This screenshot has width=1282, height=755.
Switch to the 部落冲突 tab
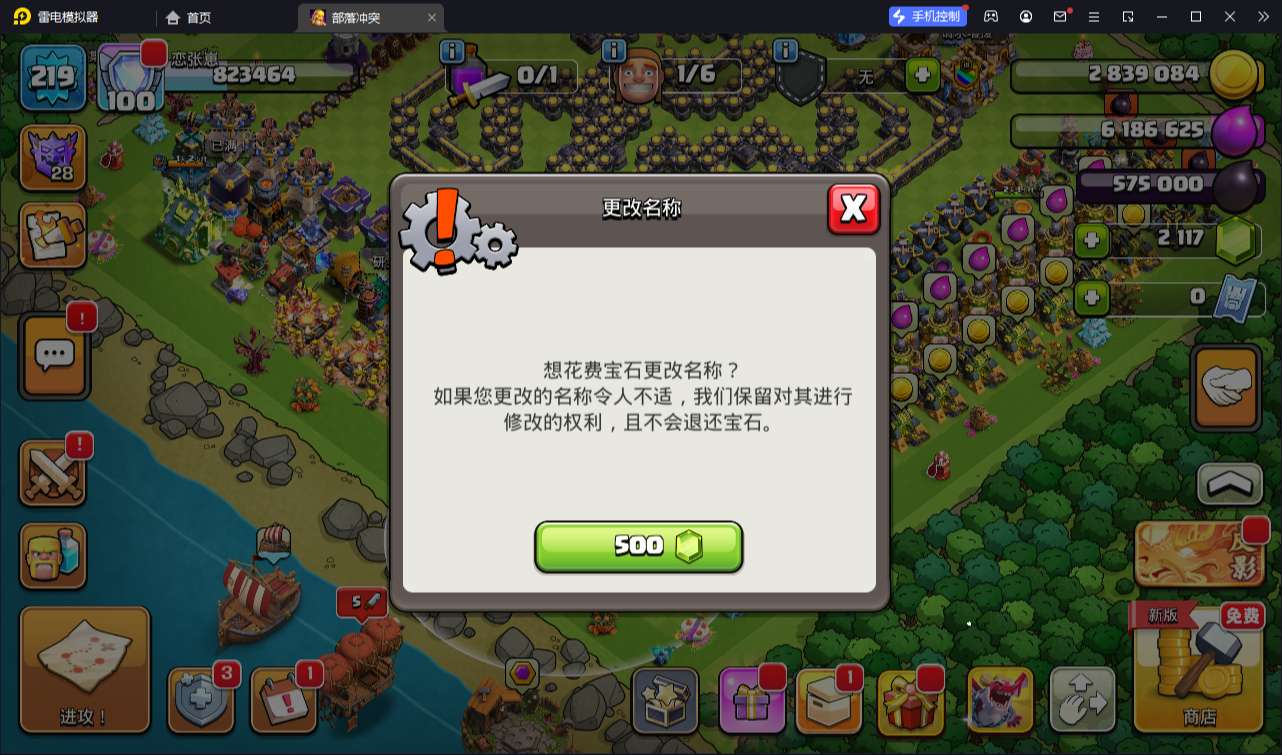369,17
